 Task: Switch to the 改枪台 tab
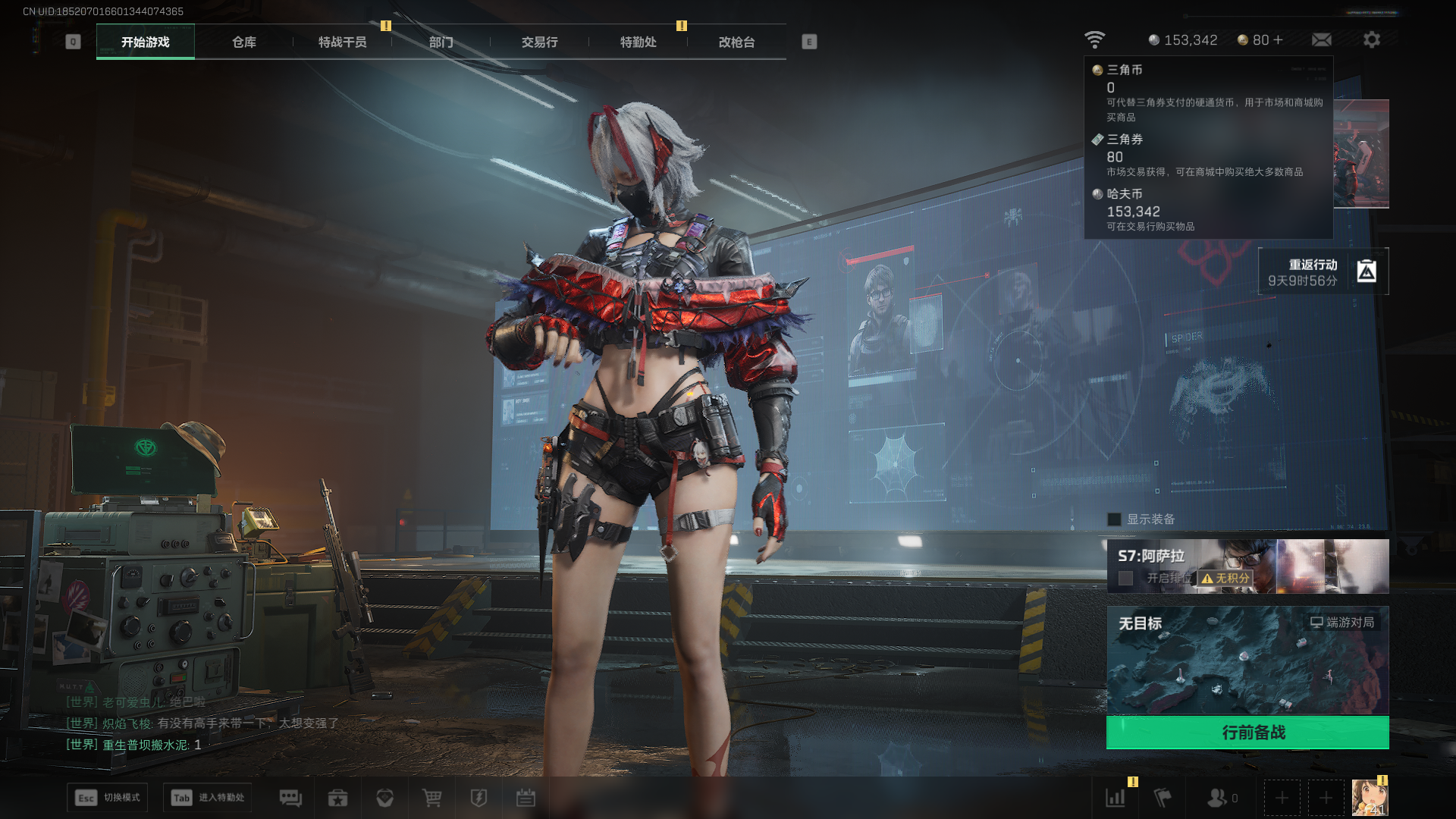(x=736, y=42)
